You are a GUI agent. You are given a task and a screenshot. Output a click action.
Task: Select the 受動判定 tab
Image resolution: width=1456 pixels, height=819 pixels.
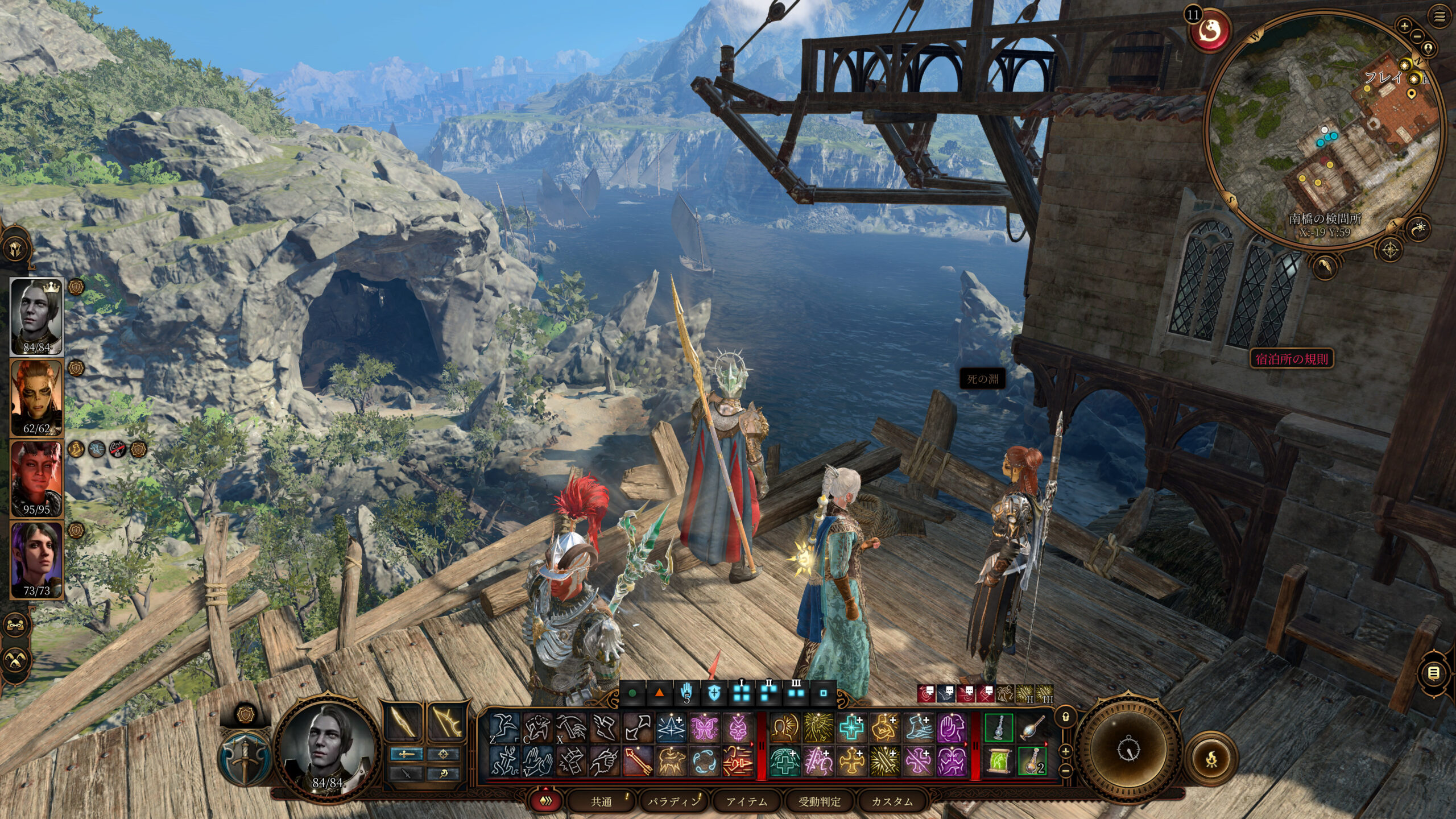(x=819, y=801)
